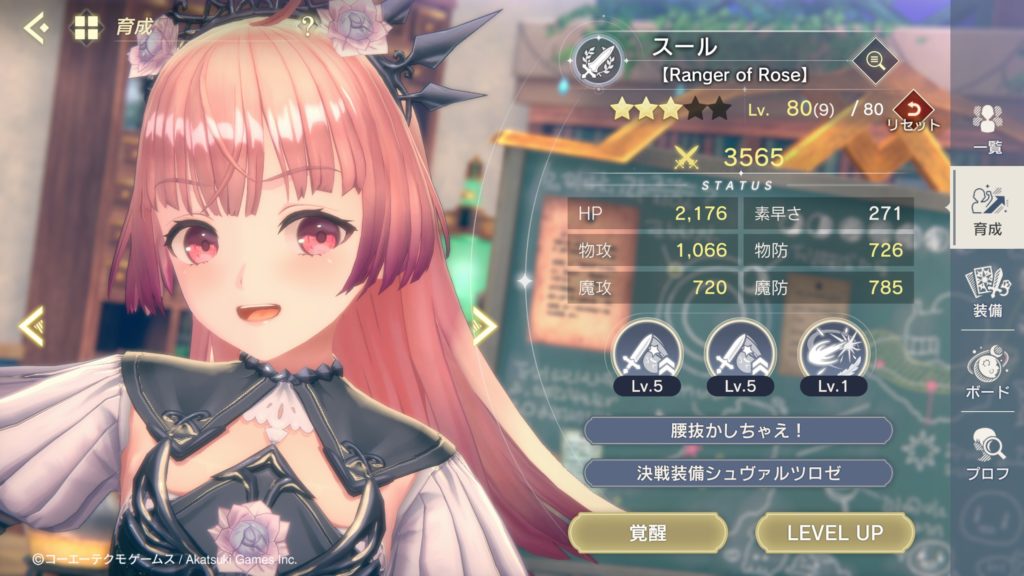
Task: Switch to previous character with left arrow
Action: (32, 326)
